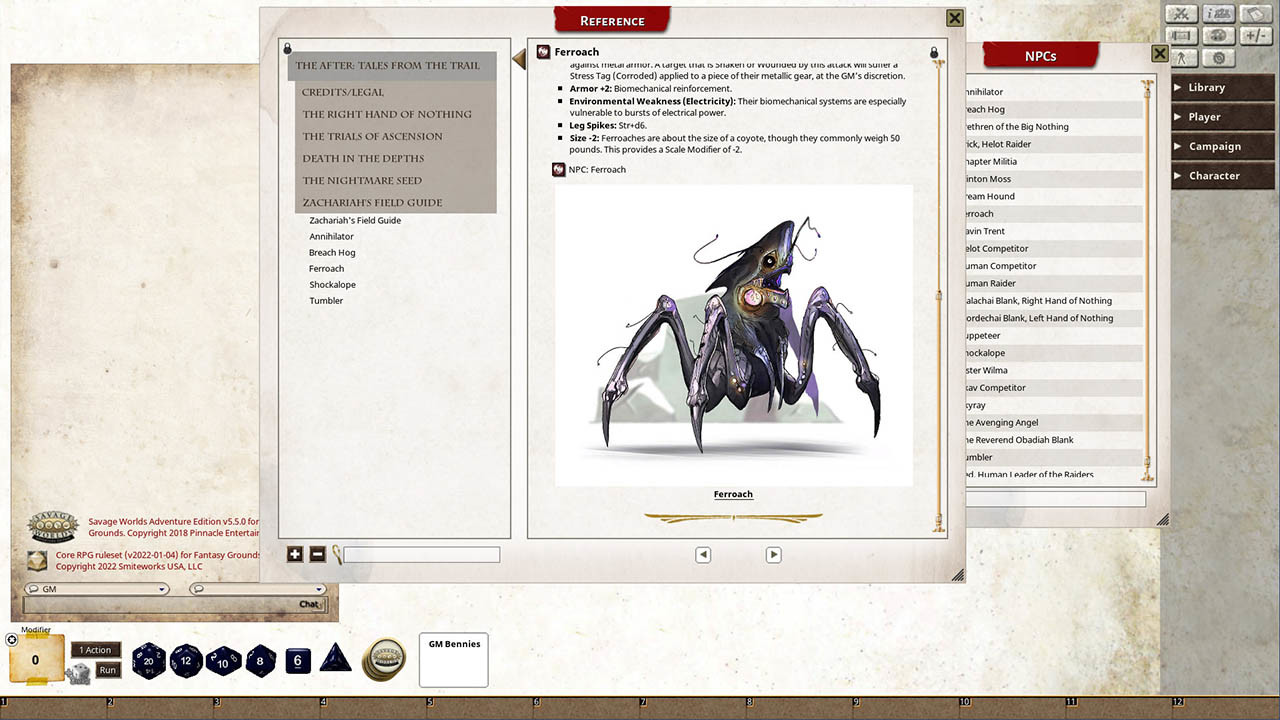
Task: Pick up the d4 die
Action: coord(335,661)
